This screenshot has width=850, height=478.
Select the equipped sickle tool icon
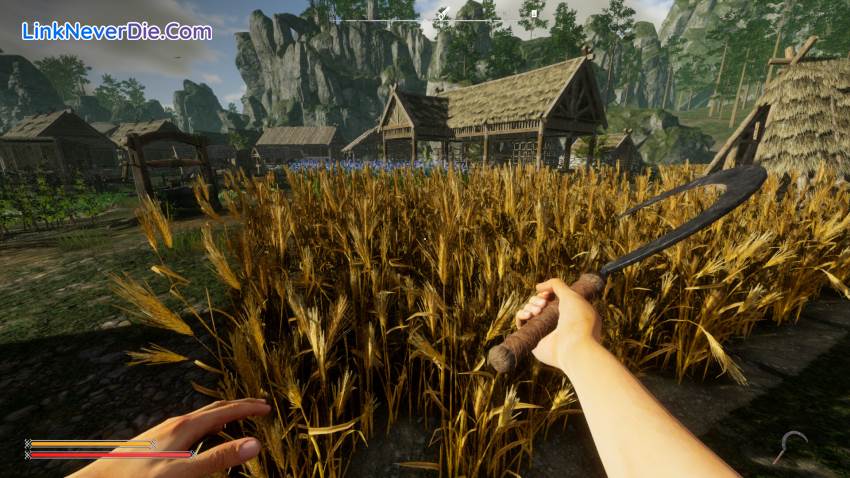click(x=793, y=445)
